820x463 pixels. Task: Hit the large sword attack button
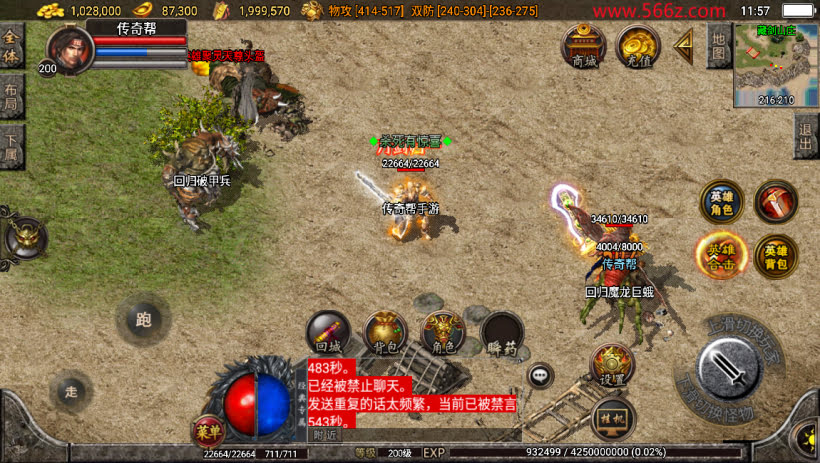tap(730, 369)
